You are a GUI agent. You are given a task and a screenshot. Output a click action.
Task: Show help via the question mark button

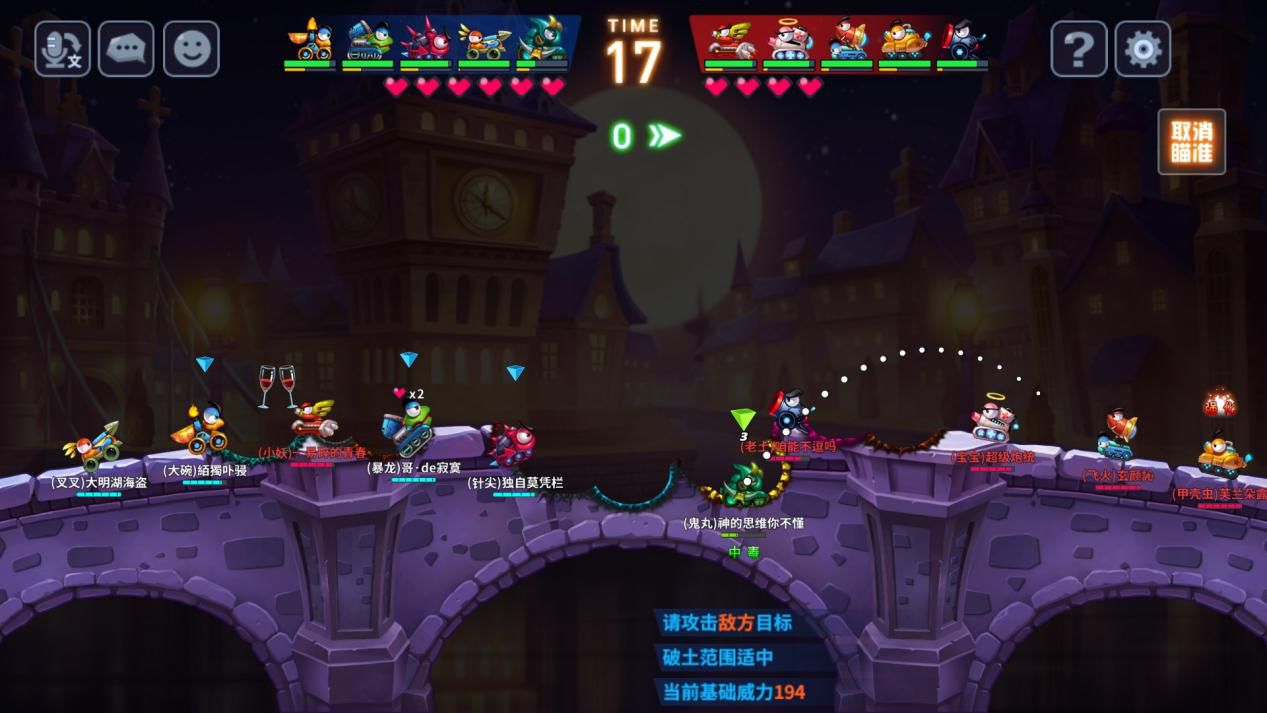coord(1078,49)
